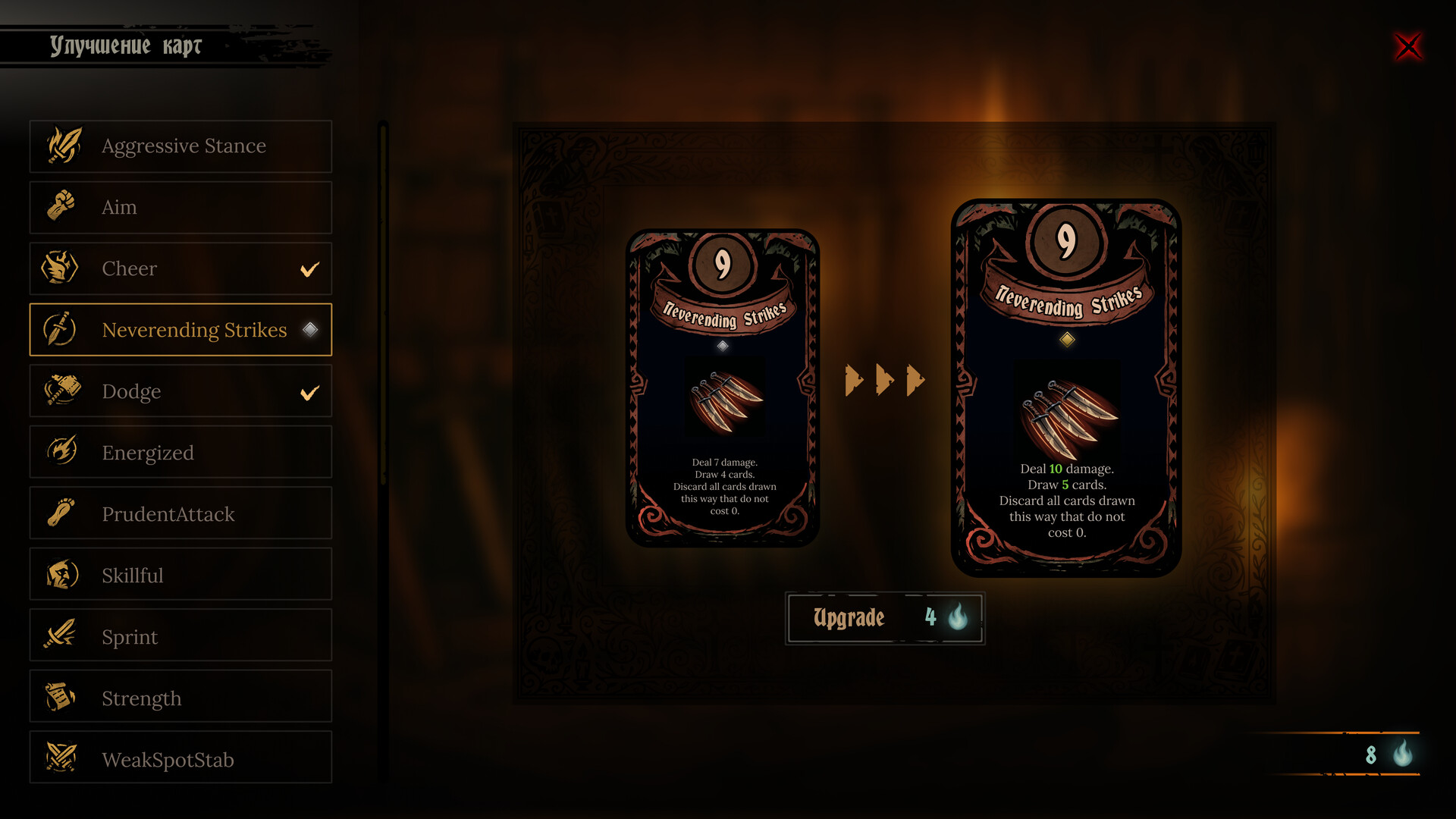Click the Upgrade button costing 4
Screen dimensions: 1456x819
[884, 618]
